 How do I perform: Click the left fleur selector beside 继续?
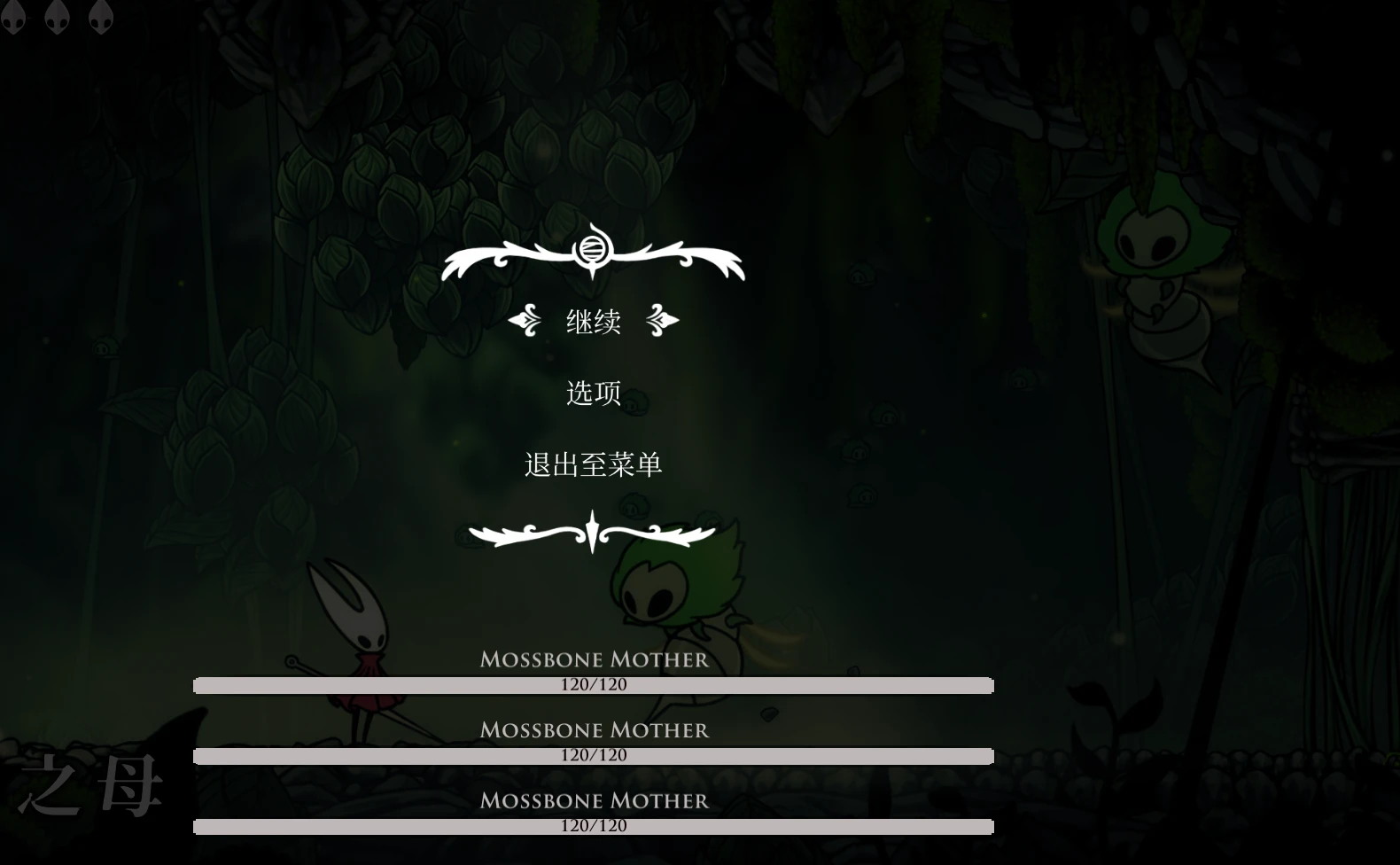point(525,322)
